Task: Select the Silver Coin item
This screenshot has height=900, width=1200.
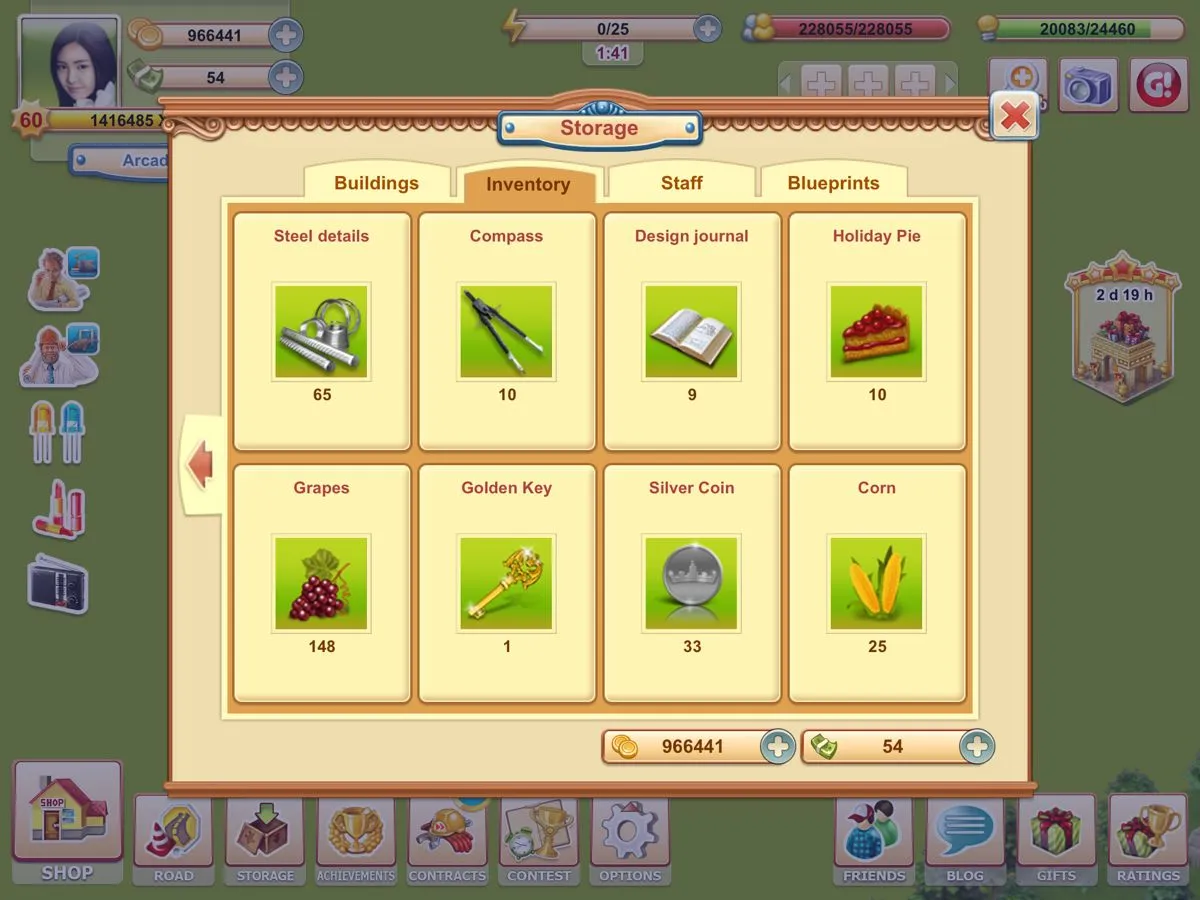Action: (692, 583)
